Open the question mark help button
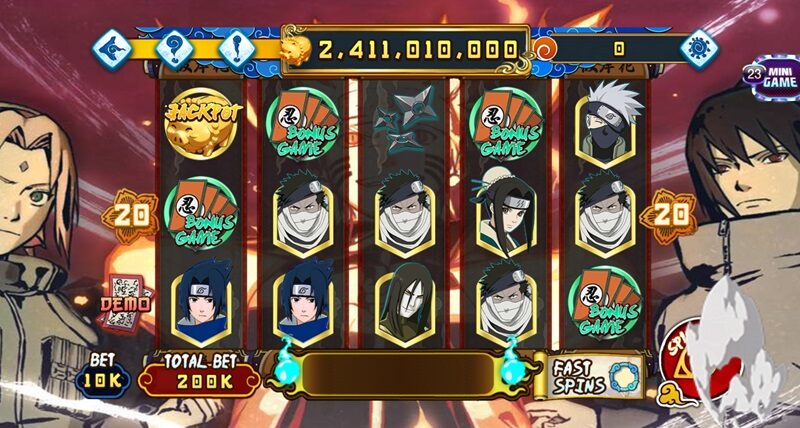 click(x=173, y=47)
